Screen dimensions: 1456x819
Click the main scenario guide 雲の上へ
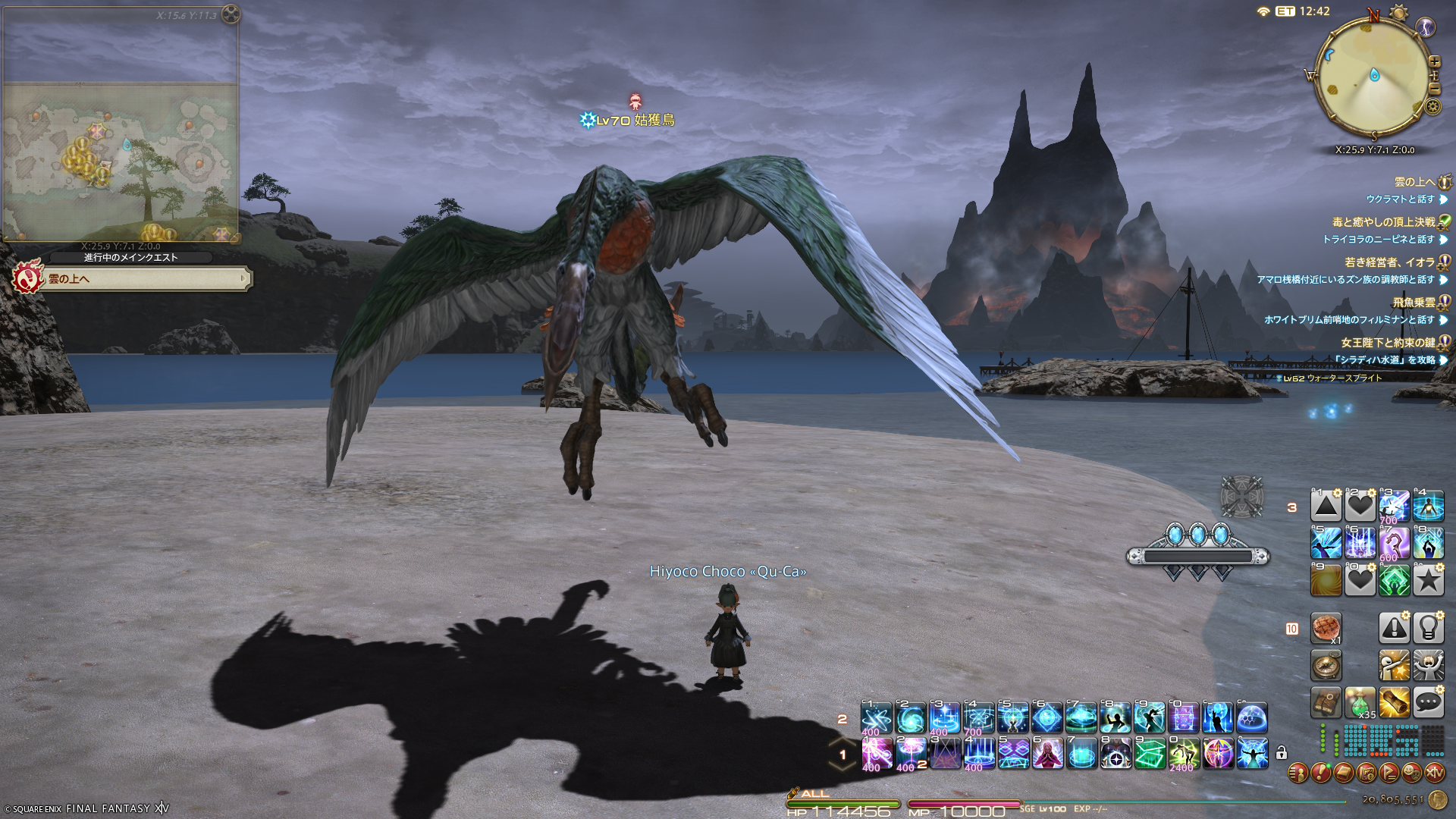[x=144, y=279]
